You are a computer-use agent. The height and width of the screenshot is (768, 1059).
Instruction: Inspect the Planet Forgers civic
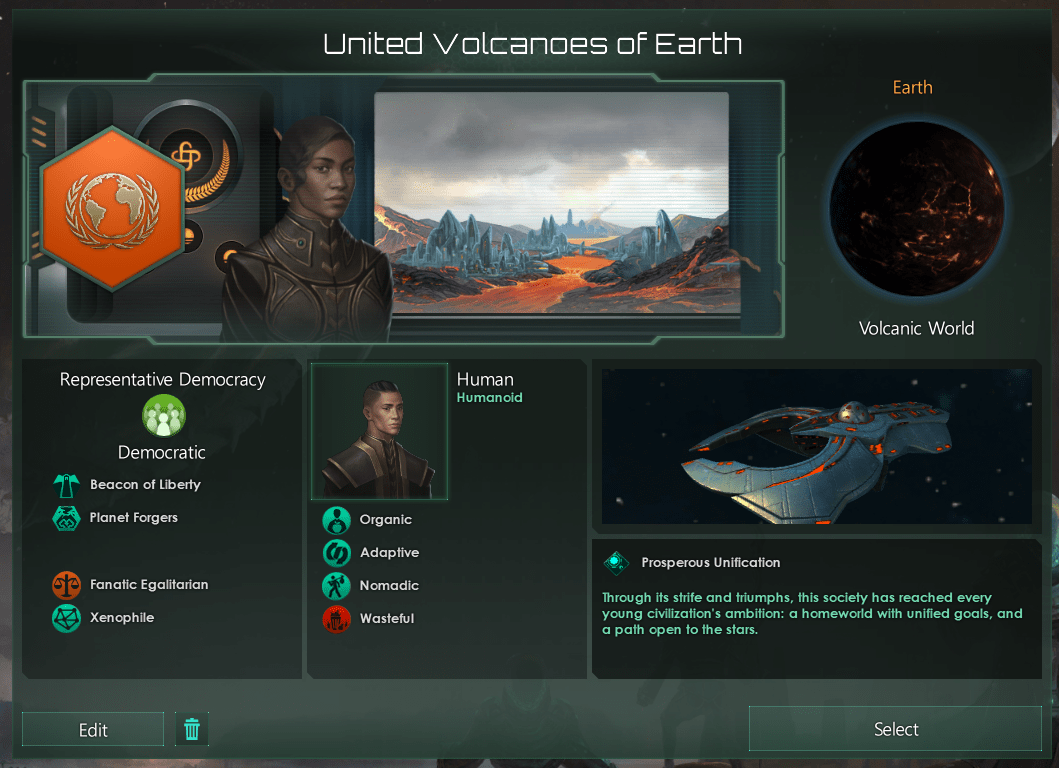(66, 518)
